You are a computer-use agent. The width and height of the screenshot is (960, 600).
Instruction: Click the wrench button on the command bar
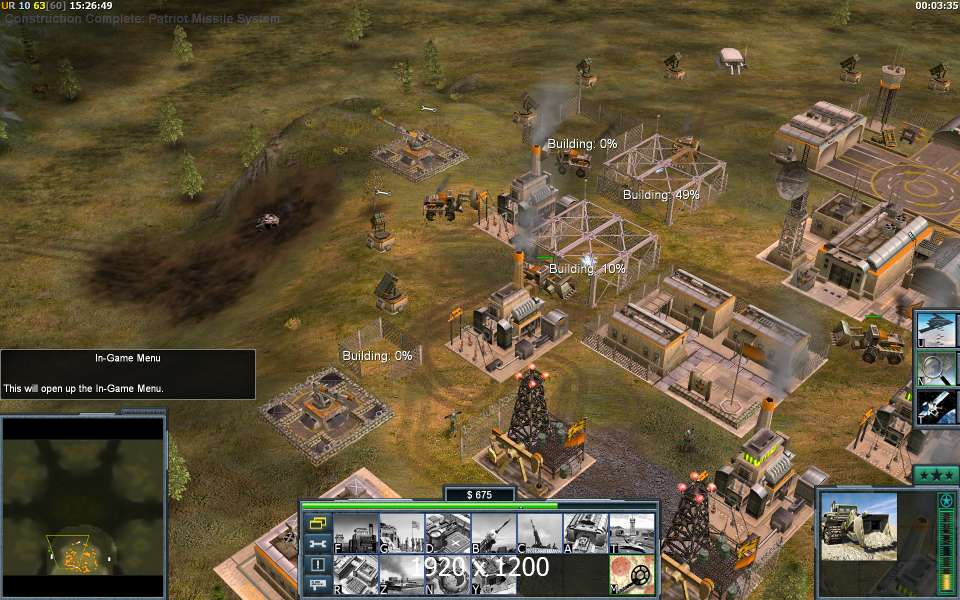318,544
